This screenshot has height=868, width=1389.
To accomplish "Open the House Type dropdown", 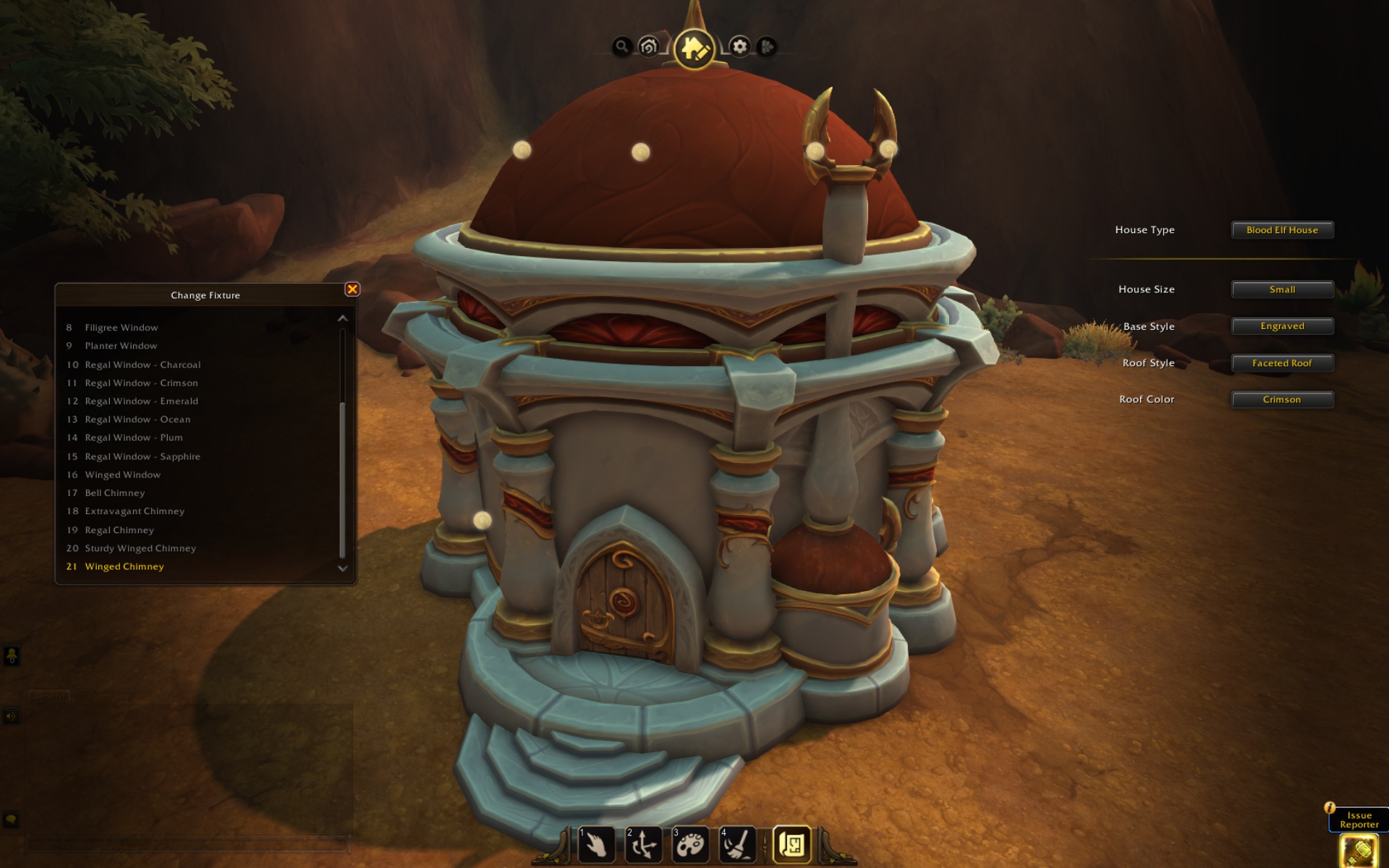I will [1282, 230].
